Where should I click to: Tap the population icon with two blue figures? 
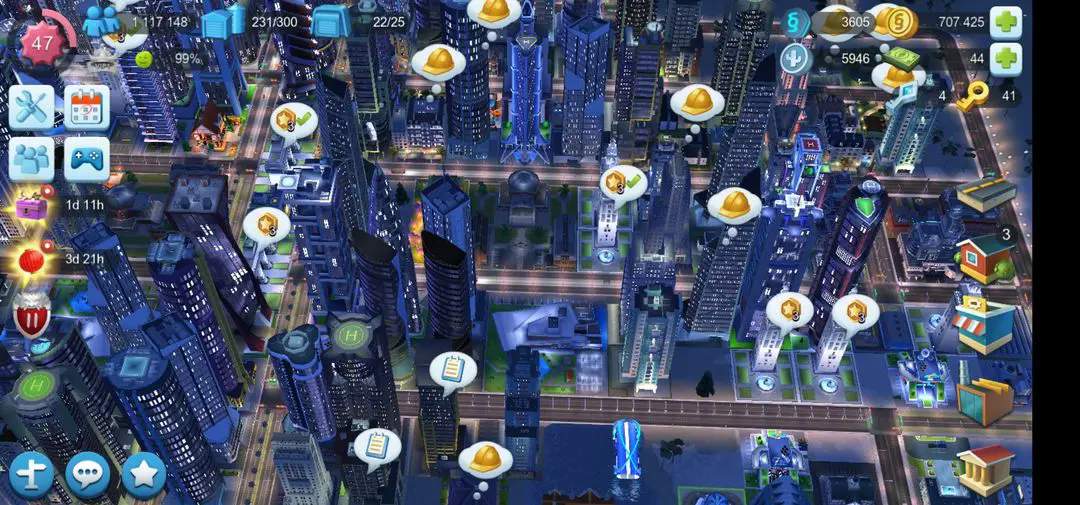[101, 21]
